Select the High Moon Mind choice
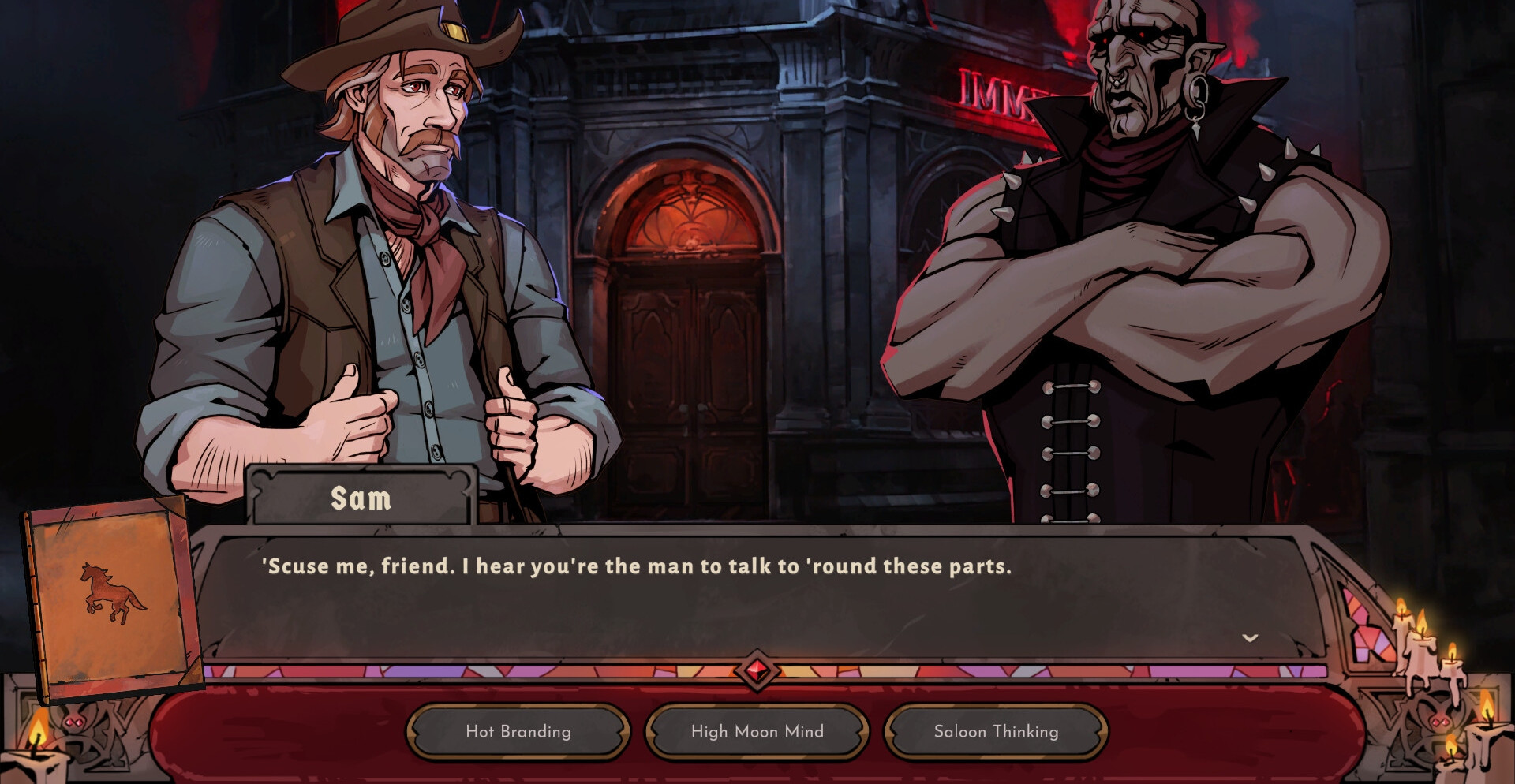 pyautogui.click(x=757, y=731)
